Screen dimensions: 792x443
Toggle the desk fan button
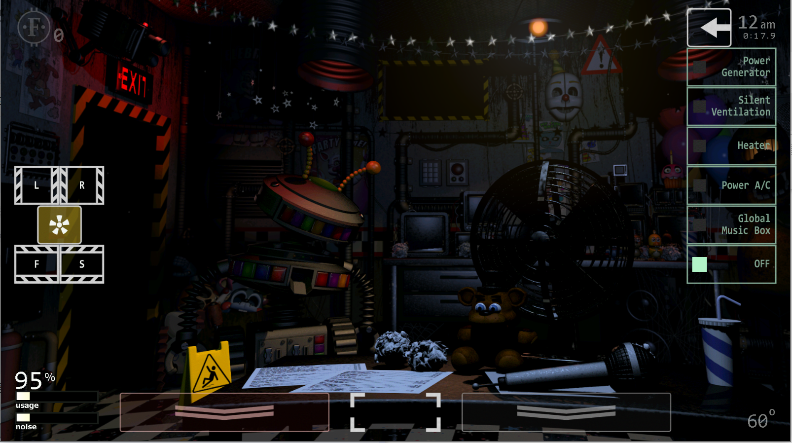pos(60,224)
